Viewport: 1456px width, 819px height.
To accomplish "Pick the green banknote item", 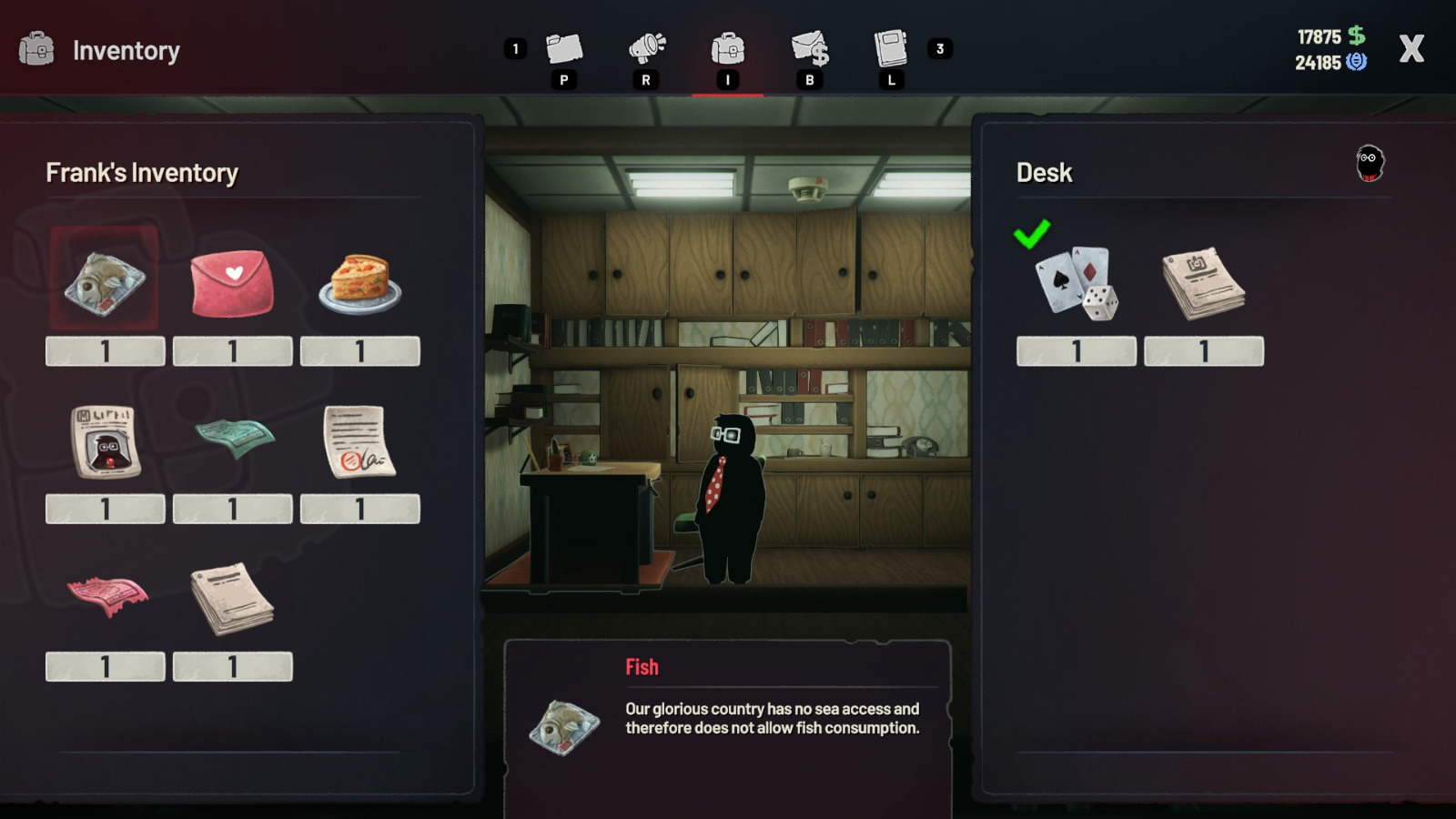I will (x=234, y=438).
